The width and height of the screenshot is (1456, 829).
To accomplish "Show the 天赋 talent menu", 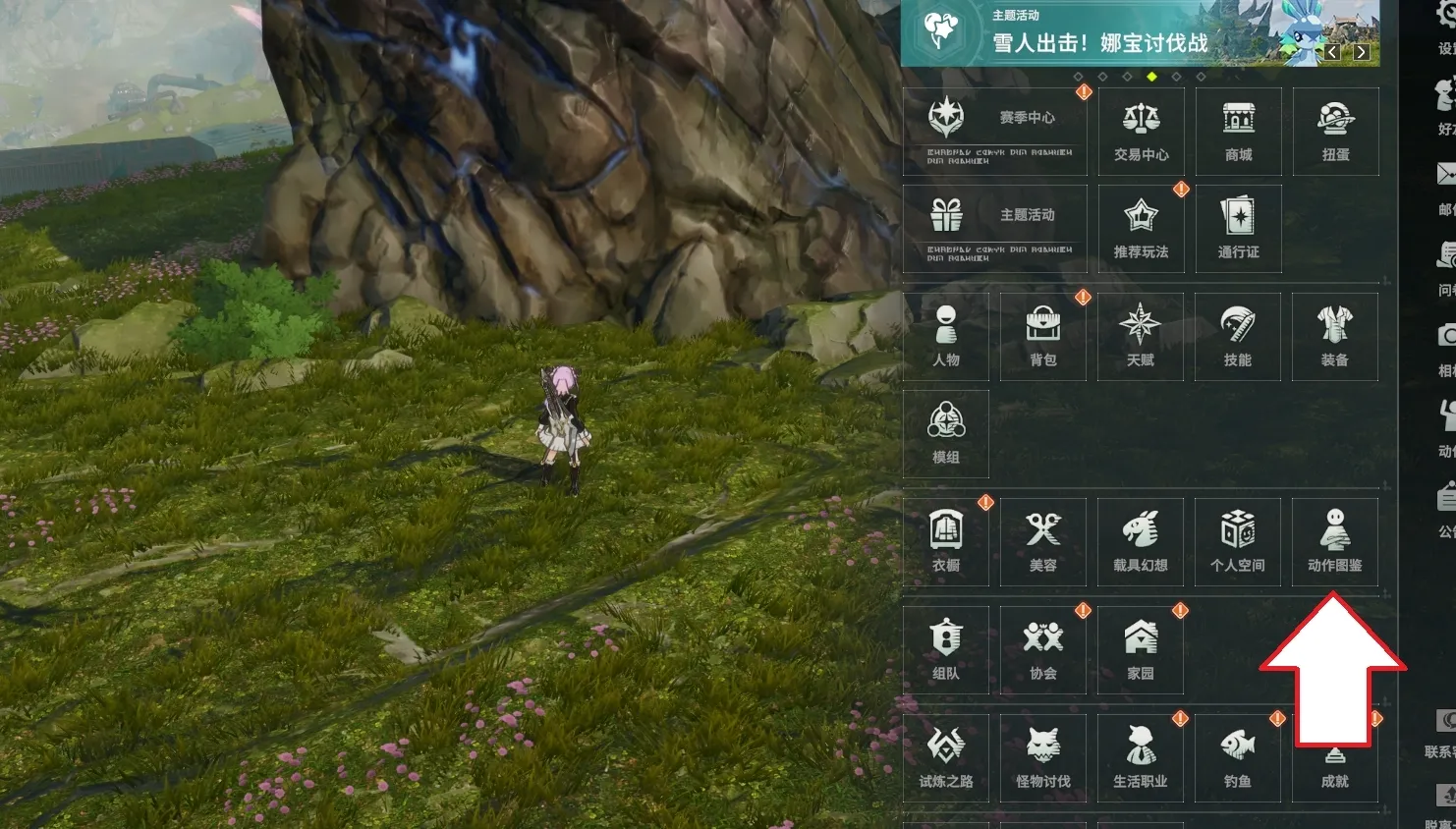I will [x=1140, y=337].
